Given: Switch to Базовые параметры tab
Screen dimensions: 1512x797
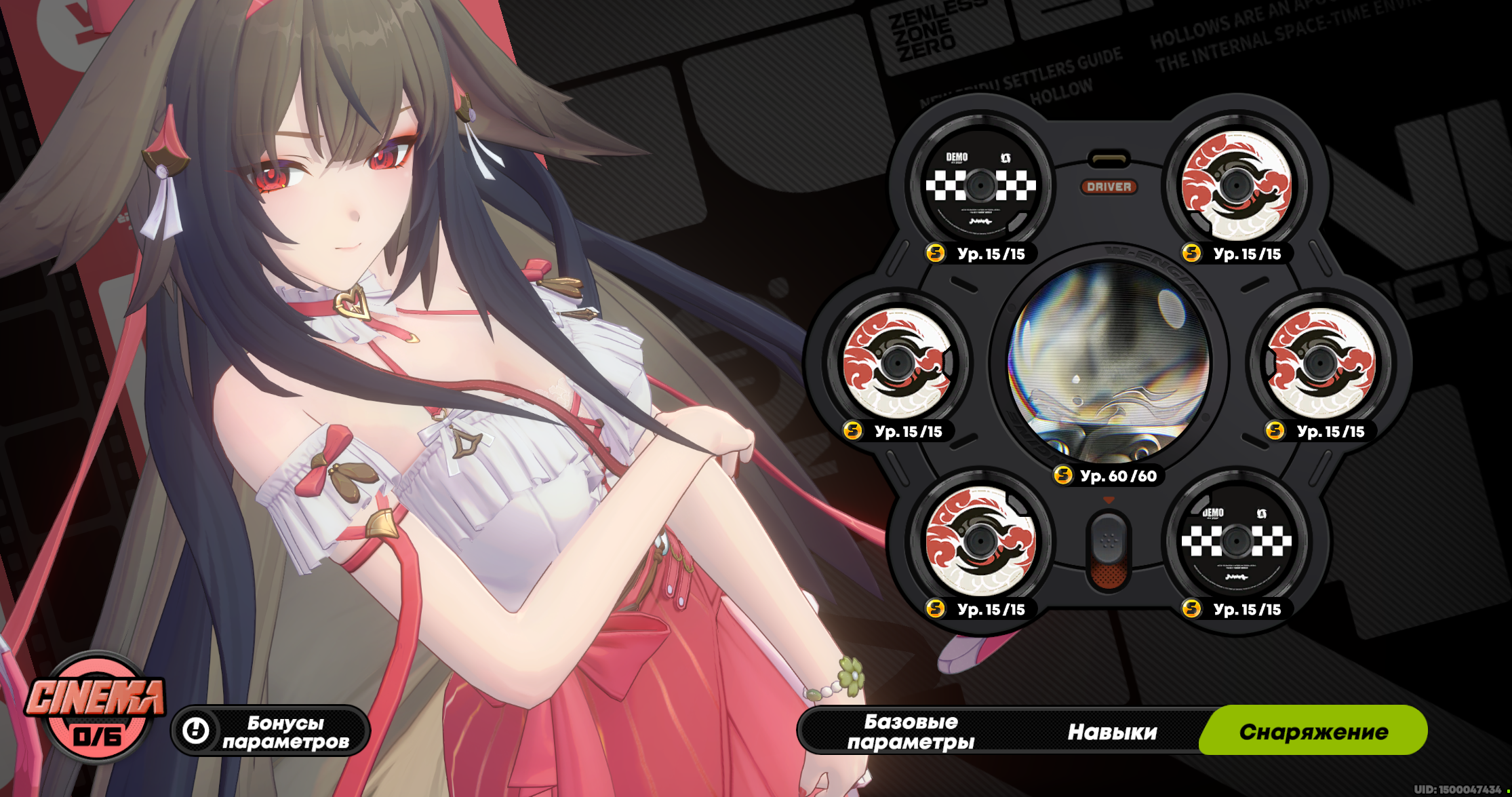Looking at the screenshot, I should 911,731.
